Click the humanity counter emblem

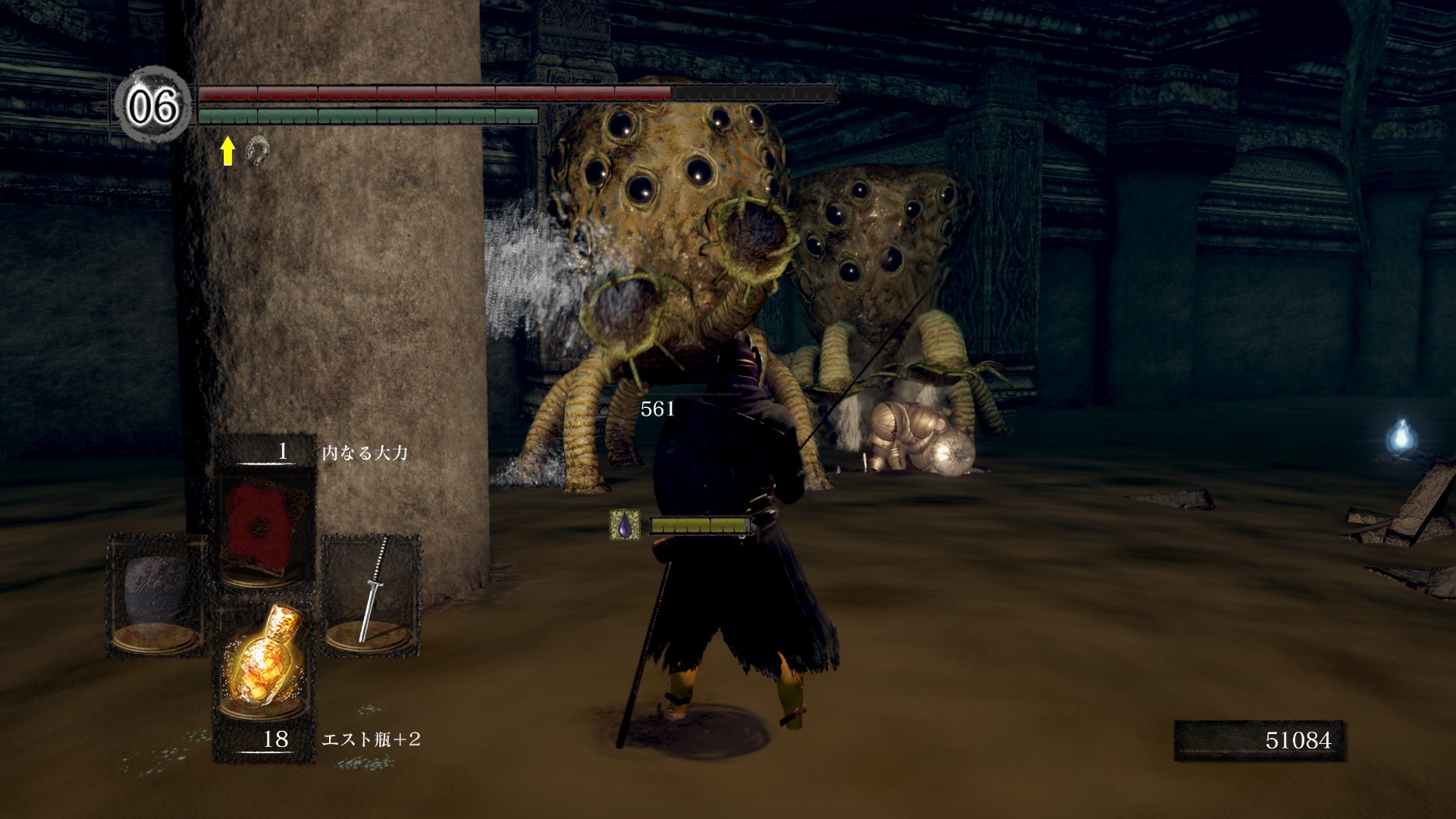(x=153, y=105)
